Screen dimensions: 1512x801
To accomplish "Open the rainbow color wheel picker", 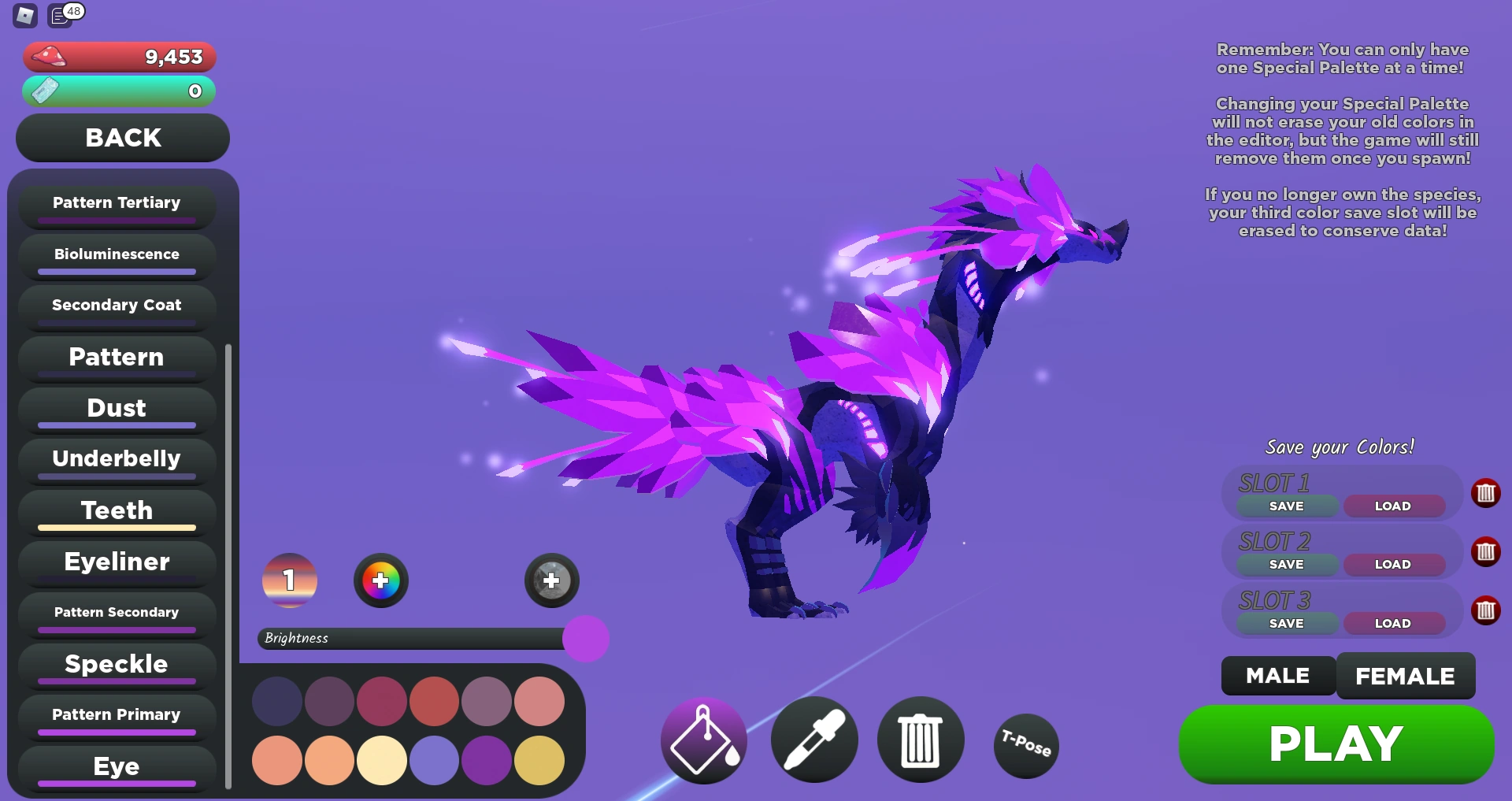I will point(381,580).
